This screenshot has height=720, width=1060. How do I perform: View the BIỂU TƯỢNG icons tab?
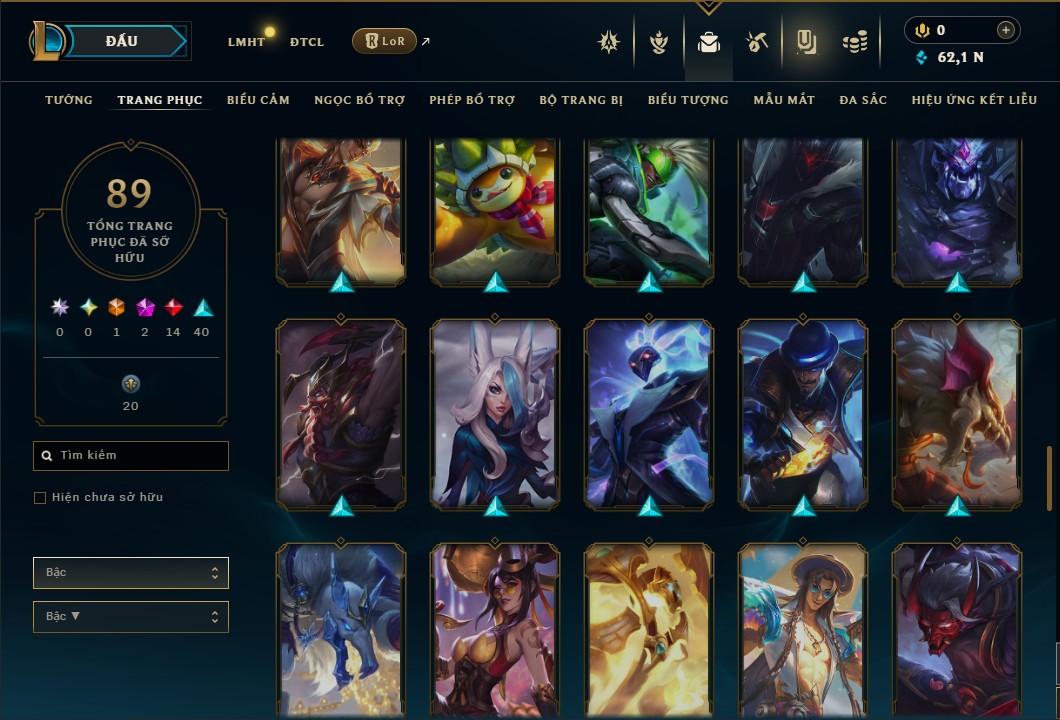click(688, 100)
